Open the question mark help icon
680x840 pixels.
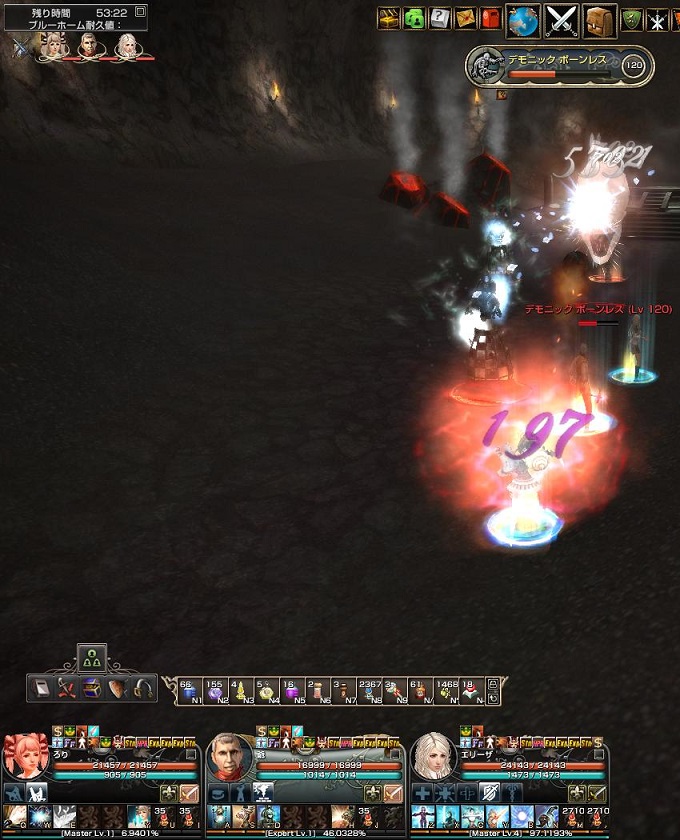tap(439, 18)
